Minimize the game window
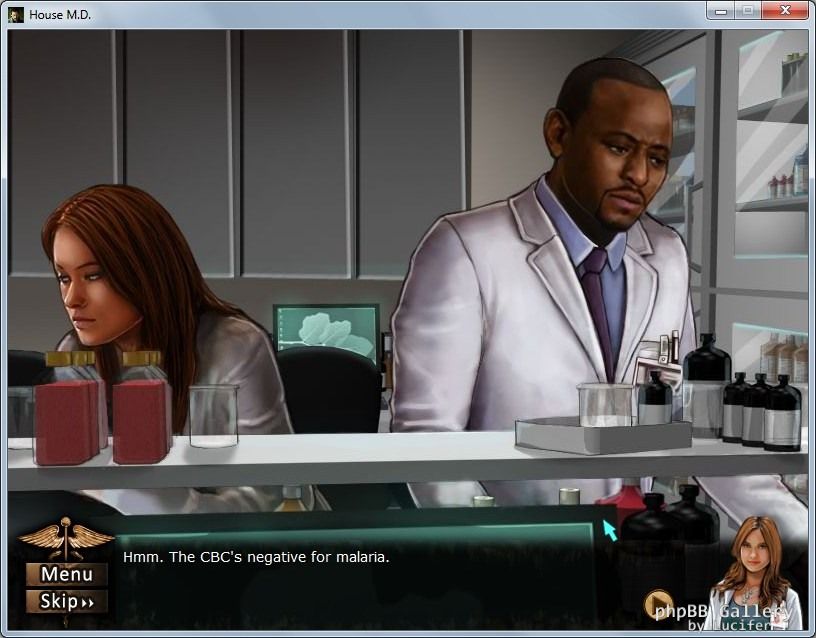This screenshot has height=638, width=816. pyautogui.click(x=721, y=11)
